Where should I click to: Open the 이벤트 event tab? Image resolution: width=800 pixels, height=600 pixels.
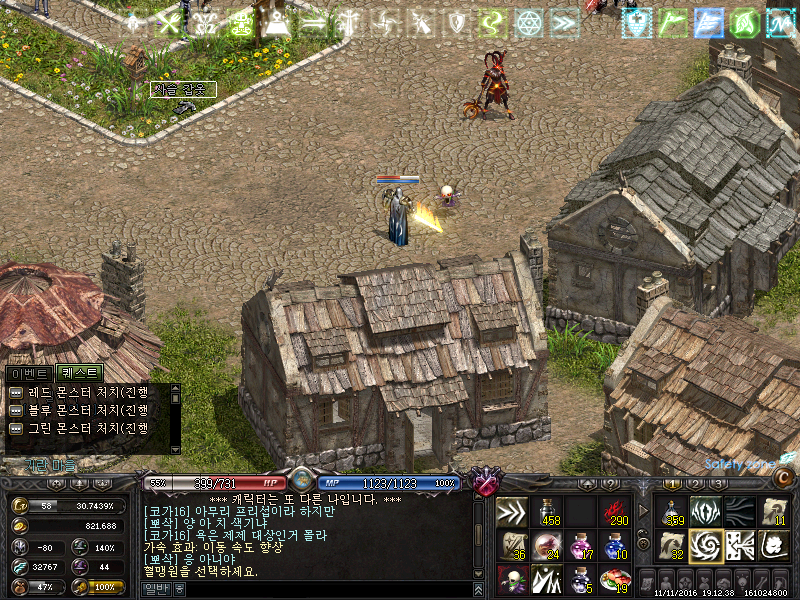tap(29, 373)
